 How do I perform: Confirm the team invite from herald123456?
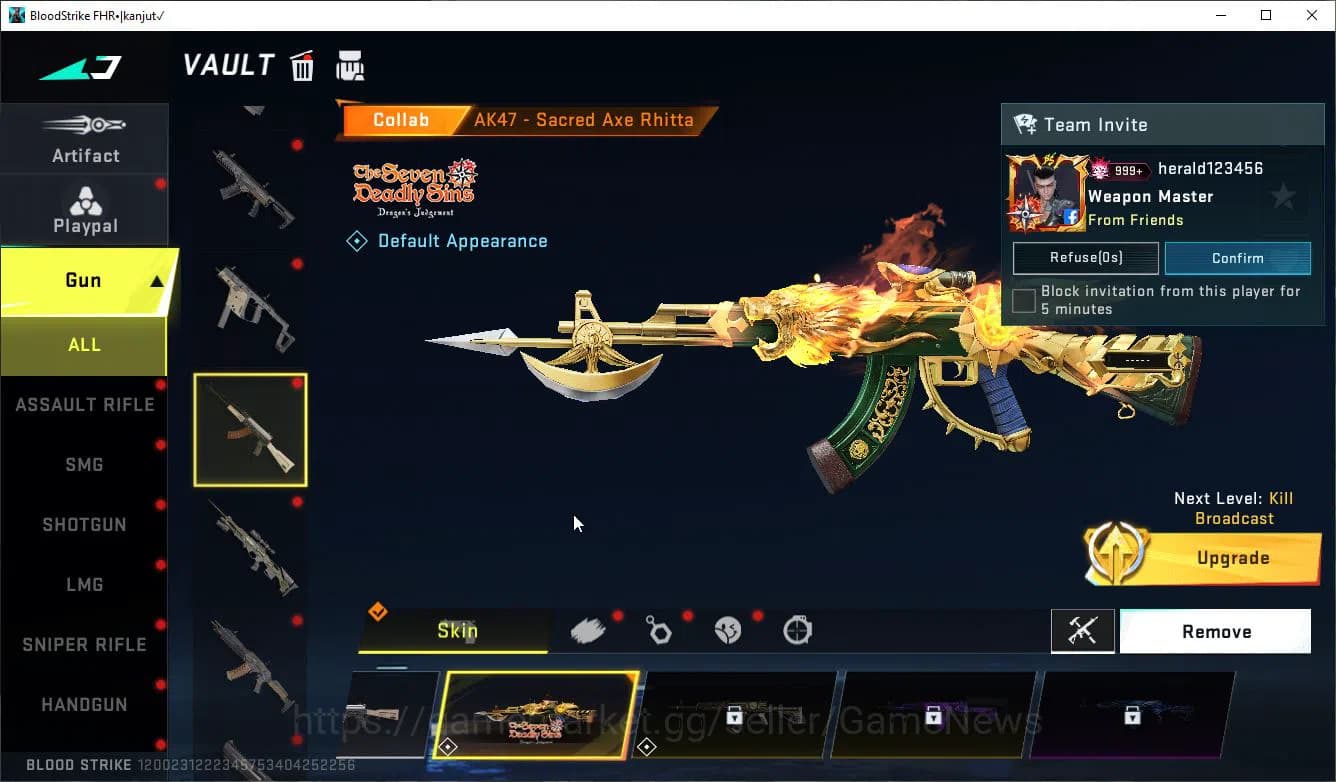[1237, 258]
